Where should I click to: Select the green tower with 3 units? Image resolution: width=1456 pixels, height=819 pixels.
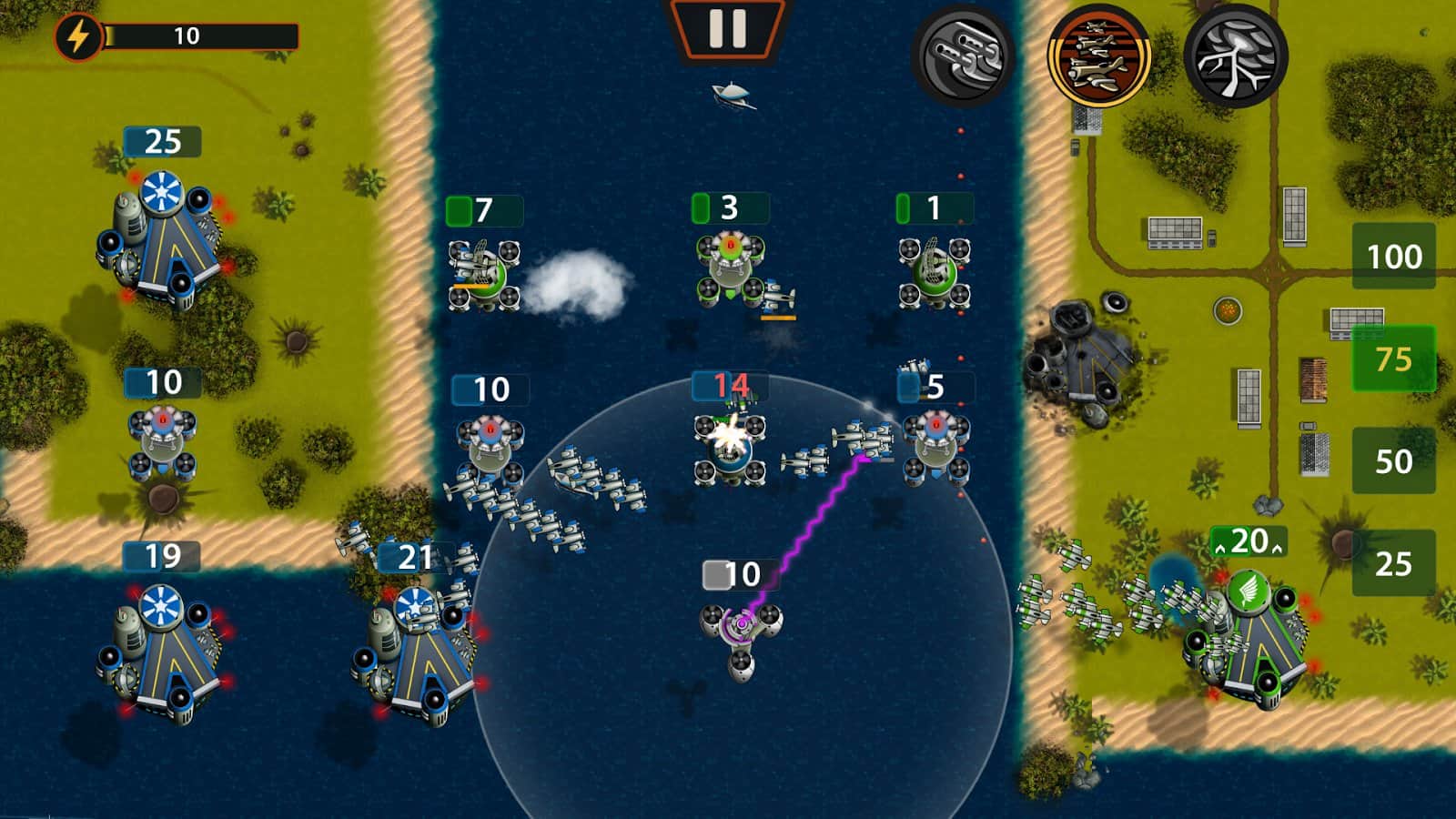(730, 268)
